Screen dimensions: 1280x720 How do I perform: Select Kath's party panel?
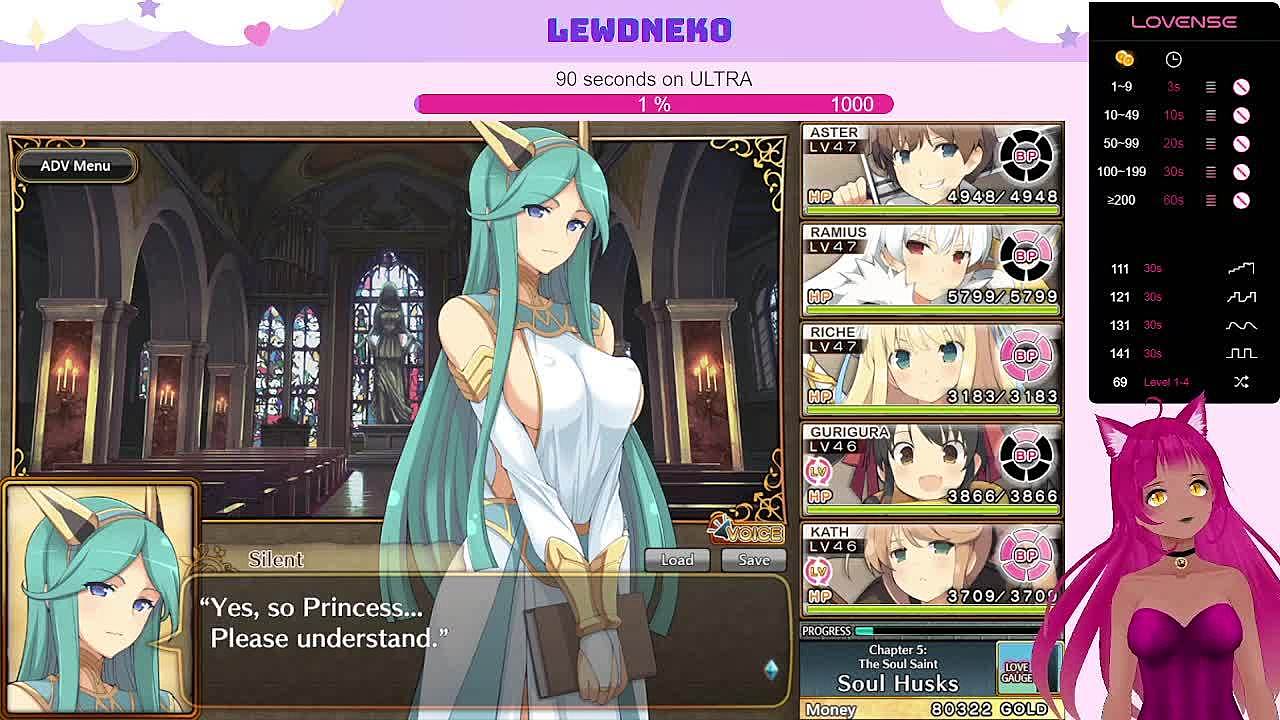pos(931,567)
